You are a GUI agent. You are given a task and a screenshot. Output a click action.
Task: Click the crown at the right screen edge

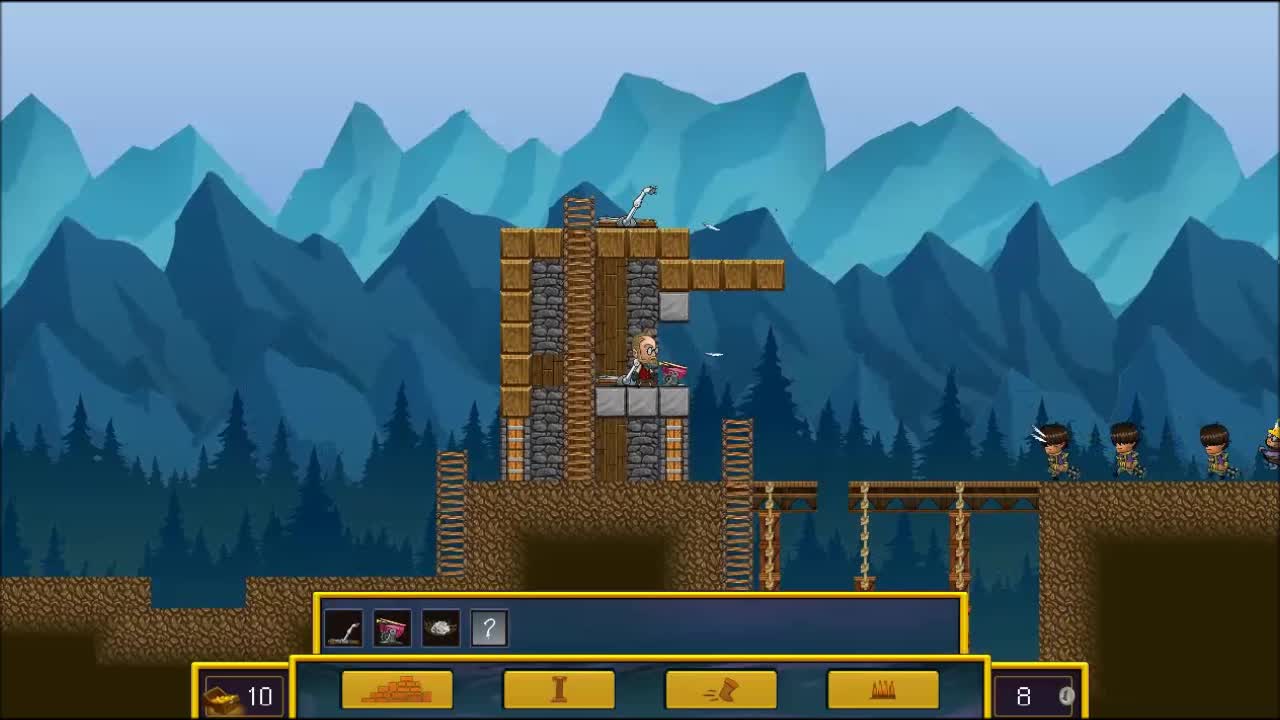click(x=1273, y=433)
